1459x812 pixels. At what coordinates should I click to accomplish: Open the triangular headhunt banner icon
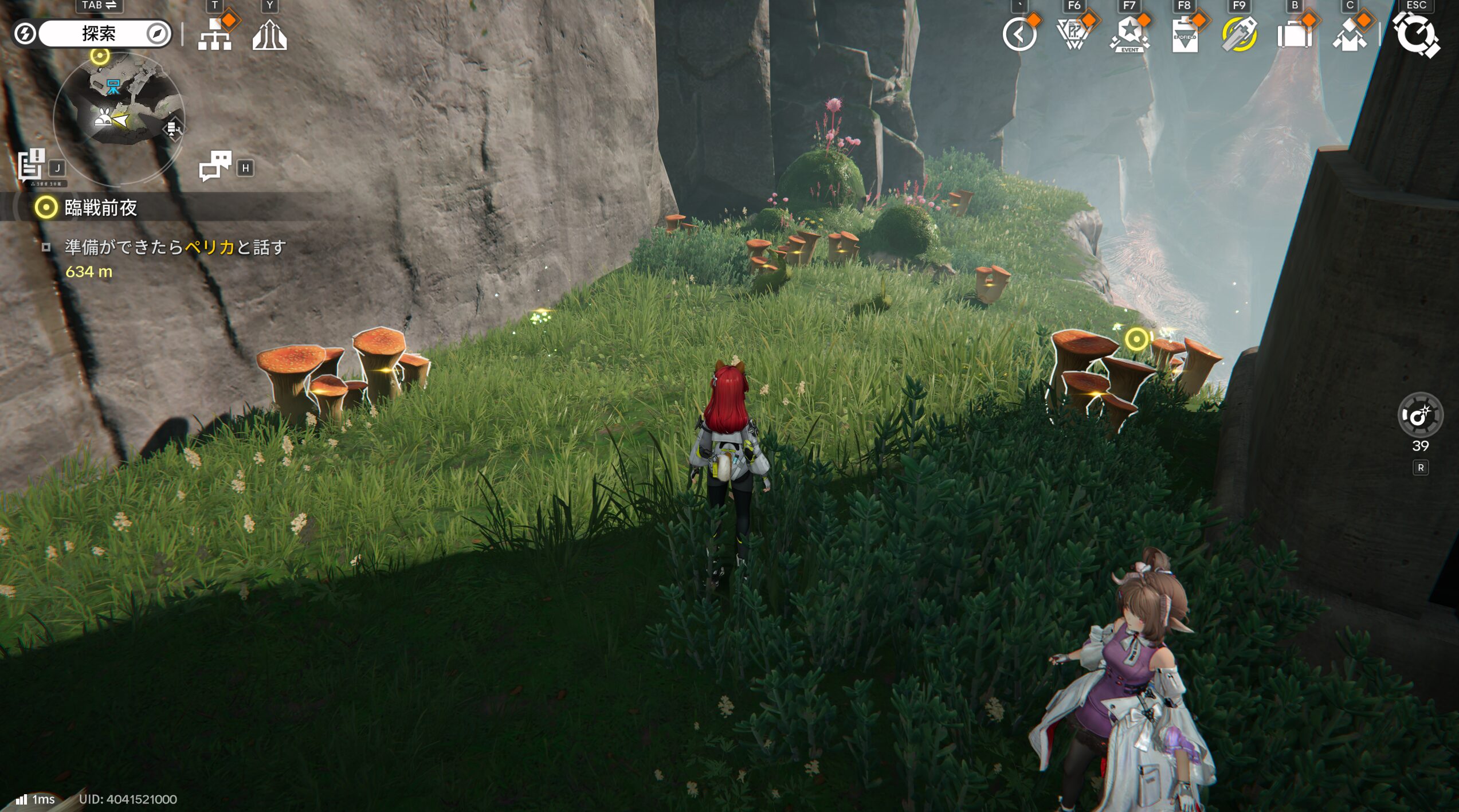pyautogui.click(x=1074, y=34)
